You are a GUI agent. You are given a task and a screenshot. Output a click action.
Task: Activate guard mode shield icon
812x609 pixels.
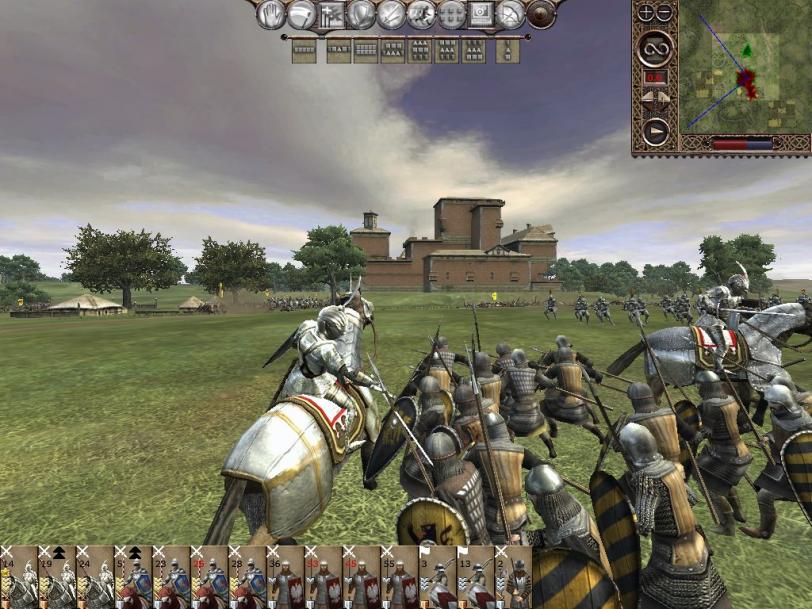click(361, 14)
